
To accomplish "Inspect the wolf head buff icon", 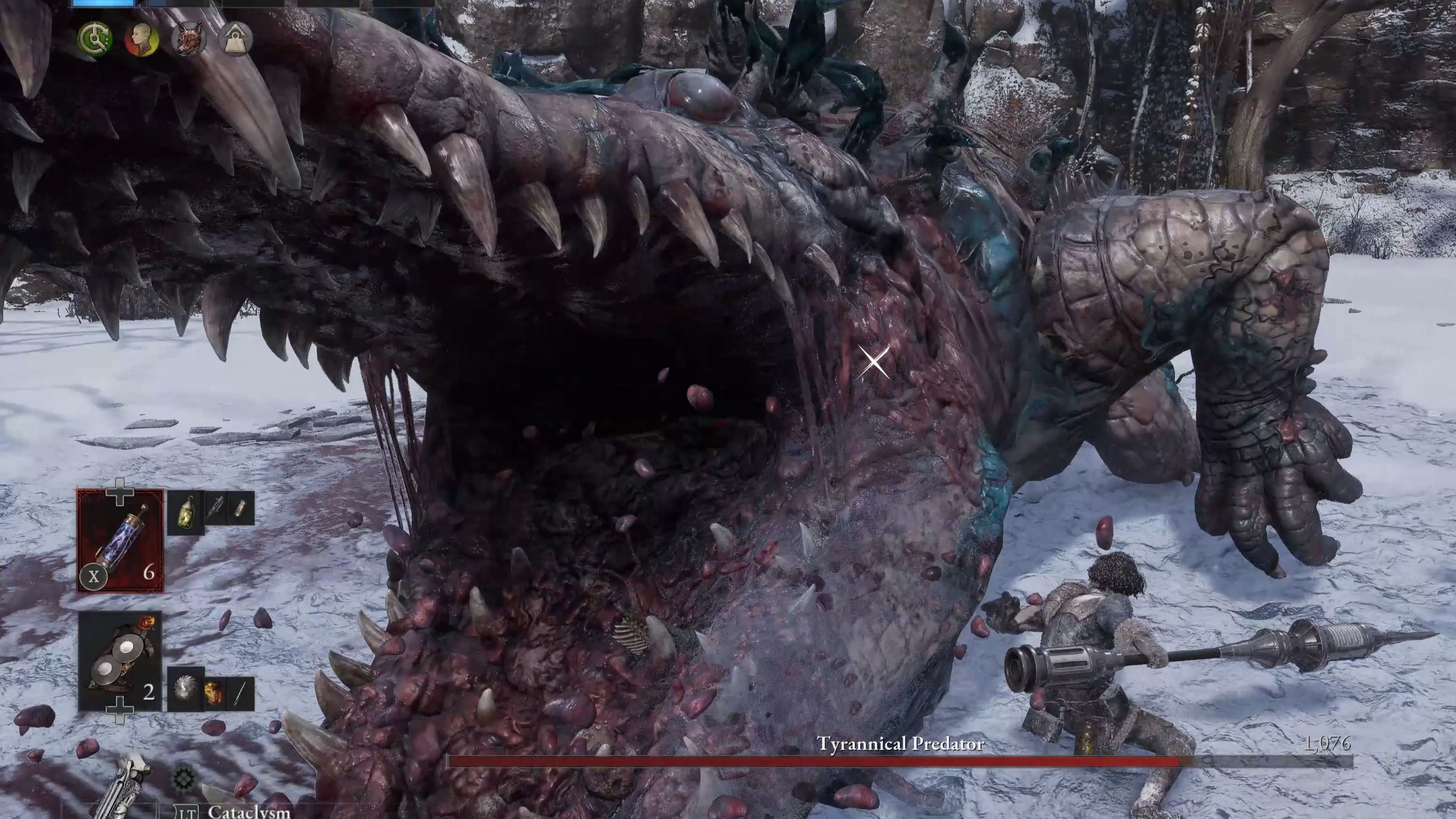I will pos(189,39).
